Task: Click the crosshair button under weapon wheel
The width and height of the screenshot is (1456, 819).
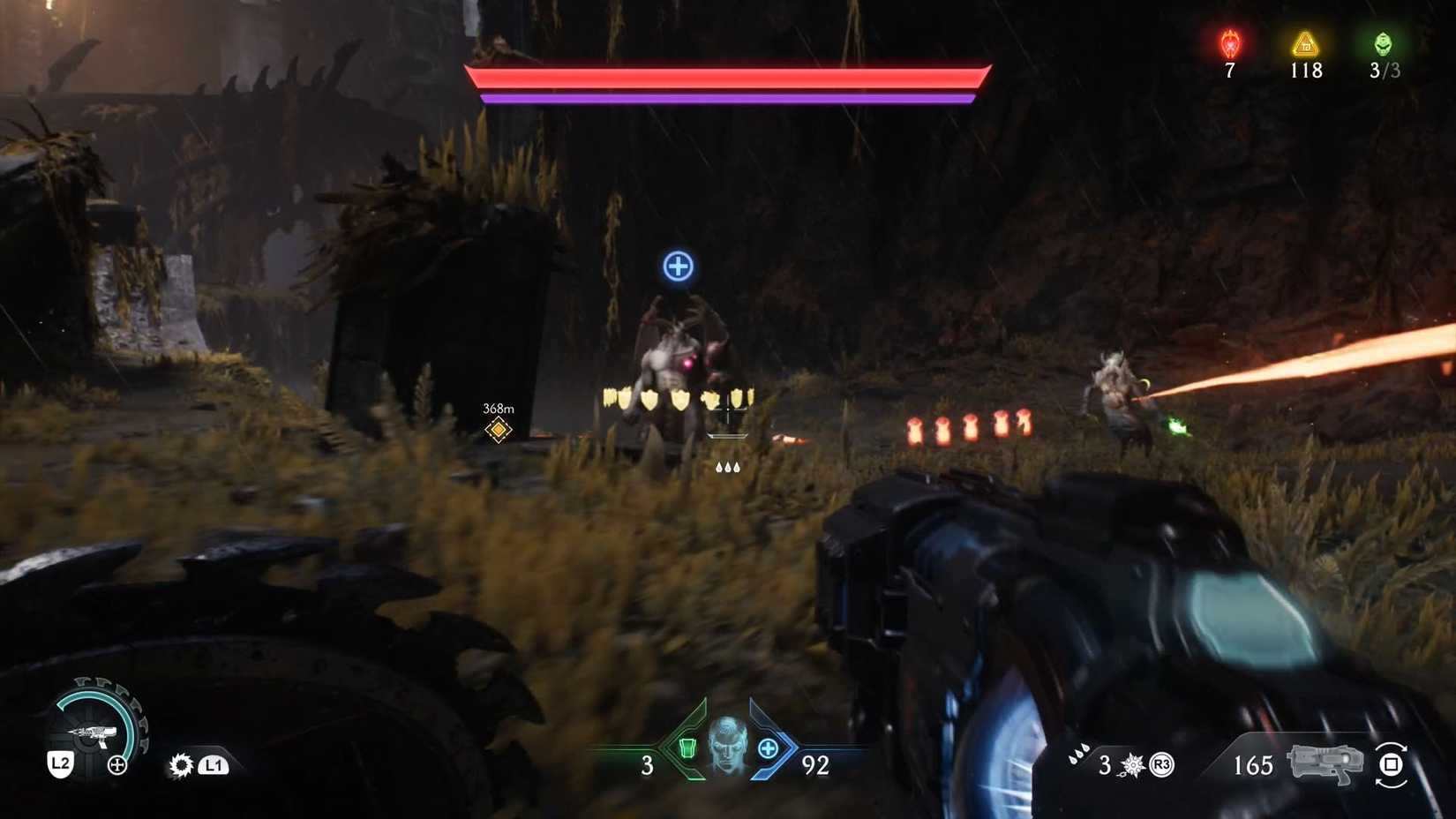Action: coord(116,765)
